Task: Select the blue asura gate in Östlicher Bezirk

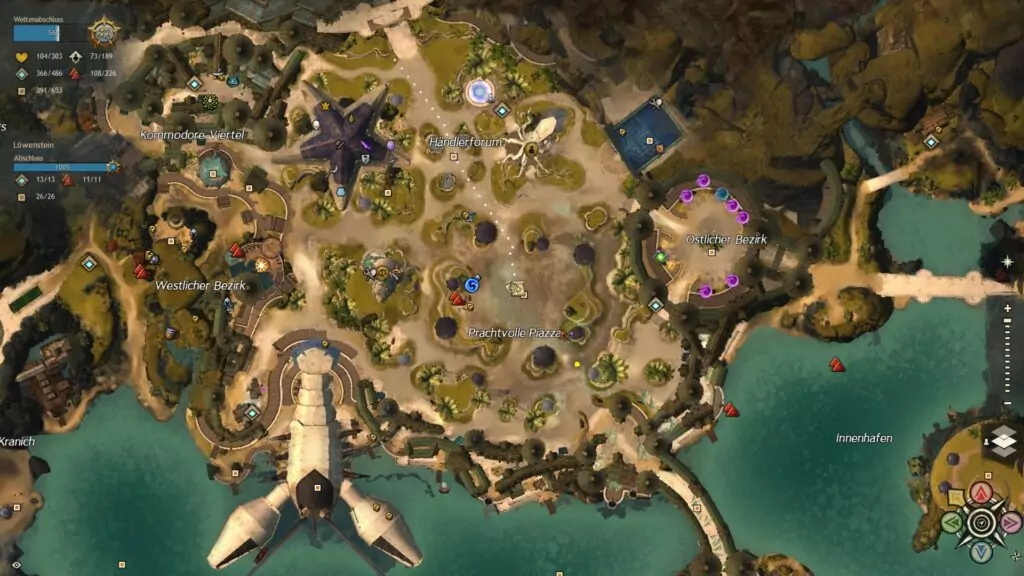Action: pos(721,193)
